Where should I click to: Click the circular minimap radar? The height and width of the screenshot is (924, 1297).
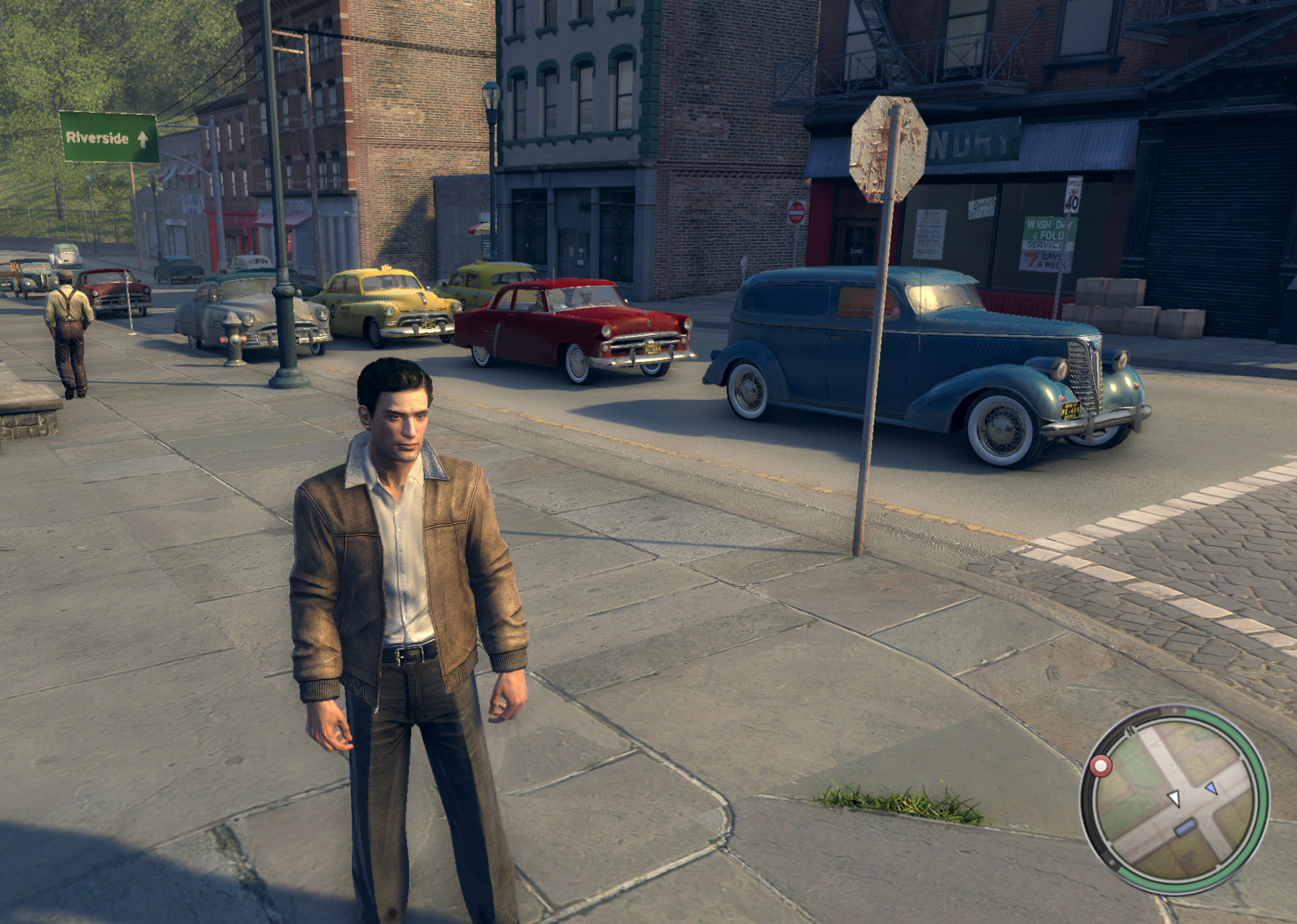pyautogui.click(x=1174, y=798)
